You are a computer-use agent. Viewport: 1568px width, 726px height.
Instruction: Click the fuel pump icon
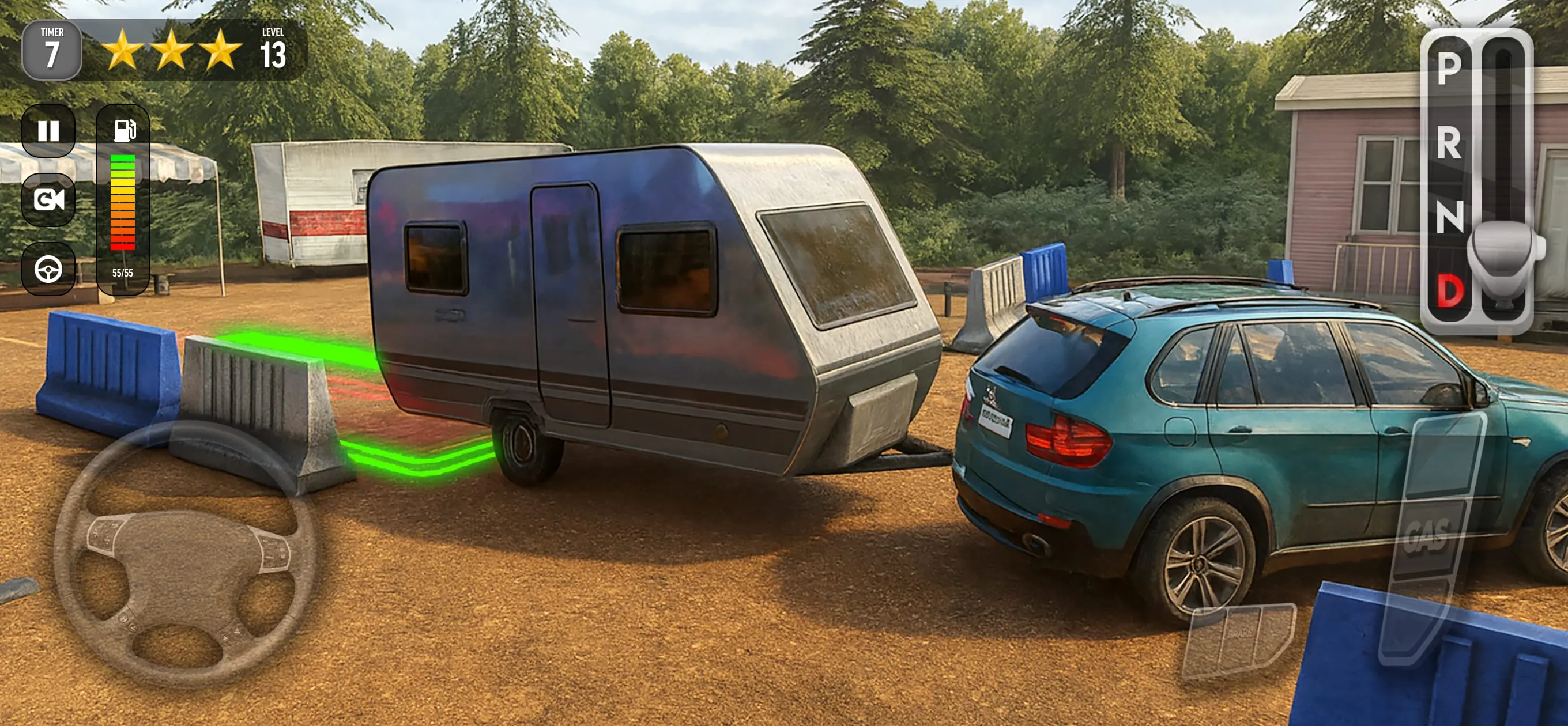(124, 130)
